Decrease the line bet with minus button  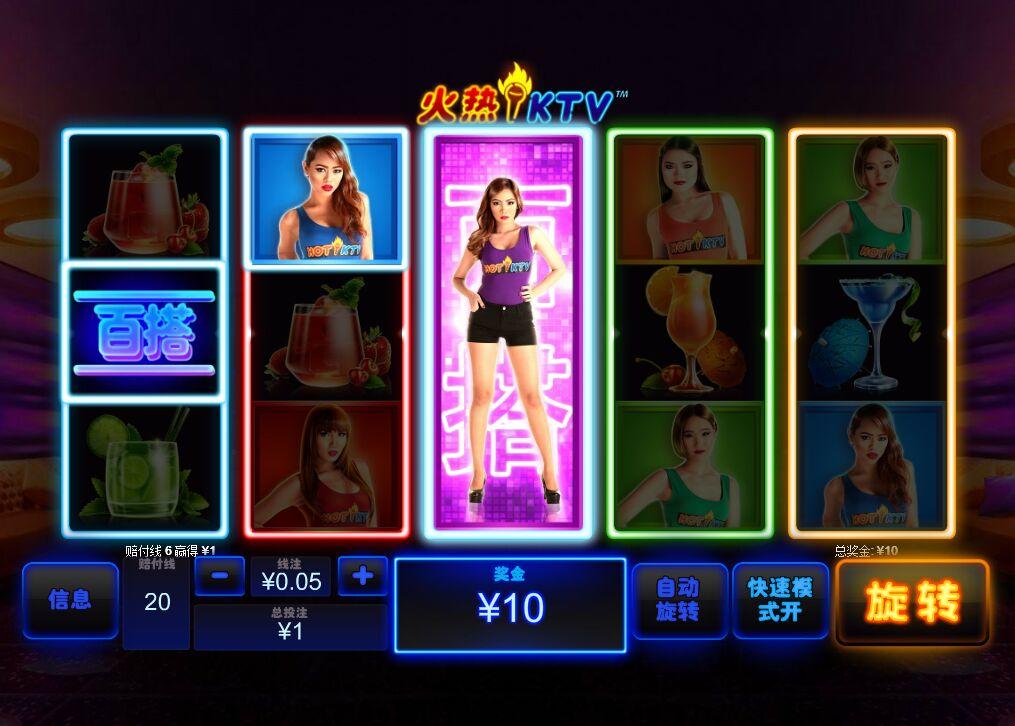(220, 576)
